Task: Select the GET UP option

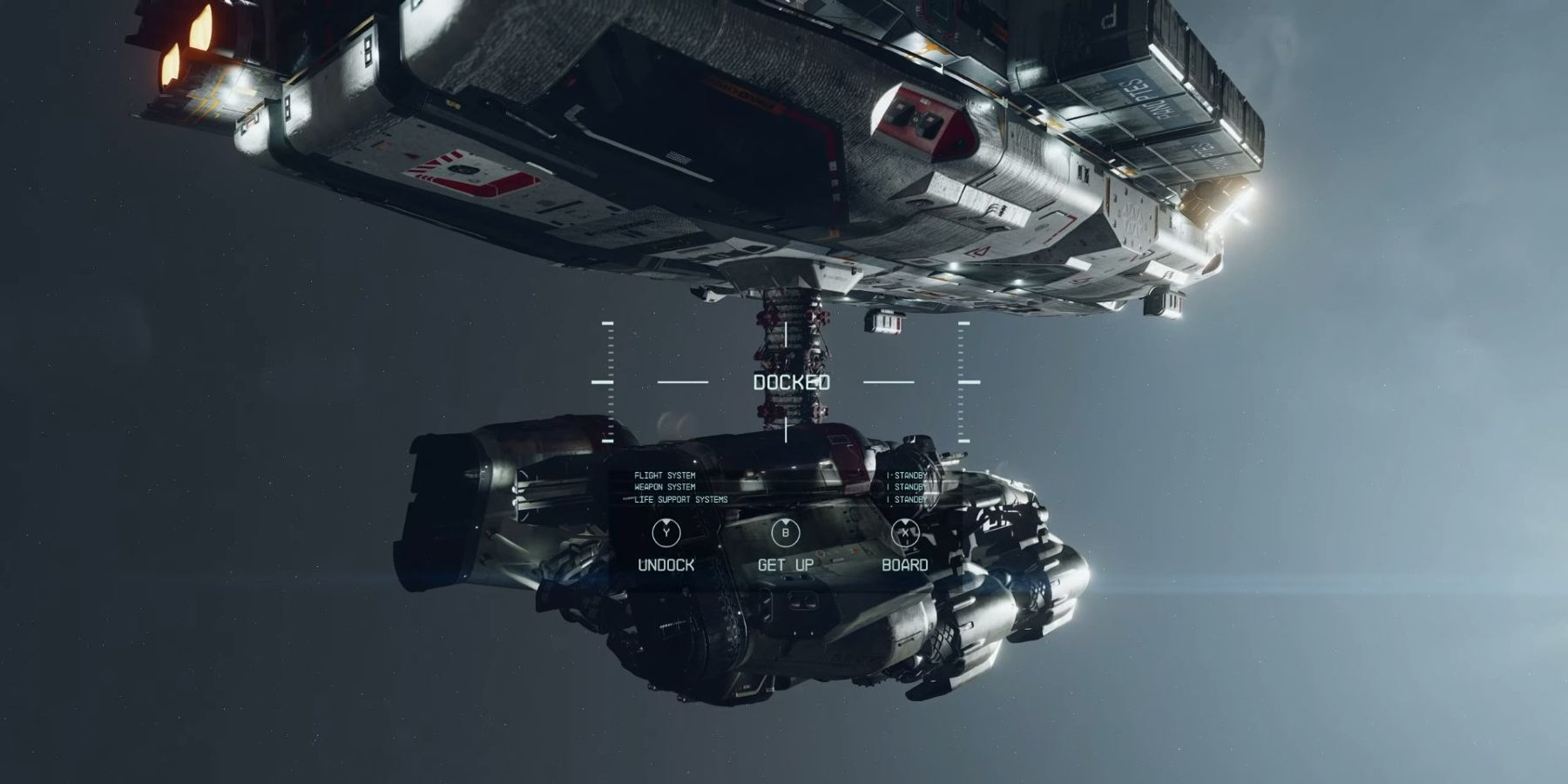Action: coord(786,564)
